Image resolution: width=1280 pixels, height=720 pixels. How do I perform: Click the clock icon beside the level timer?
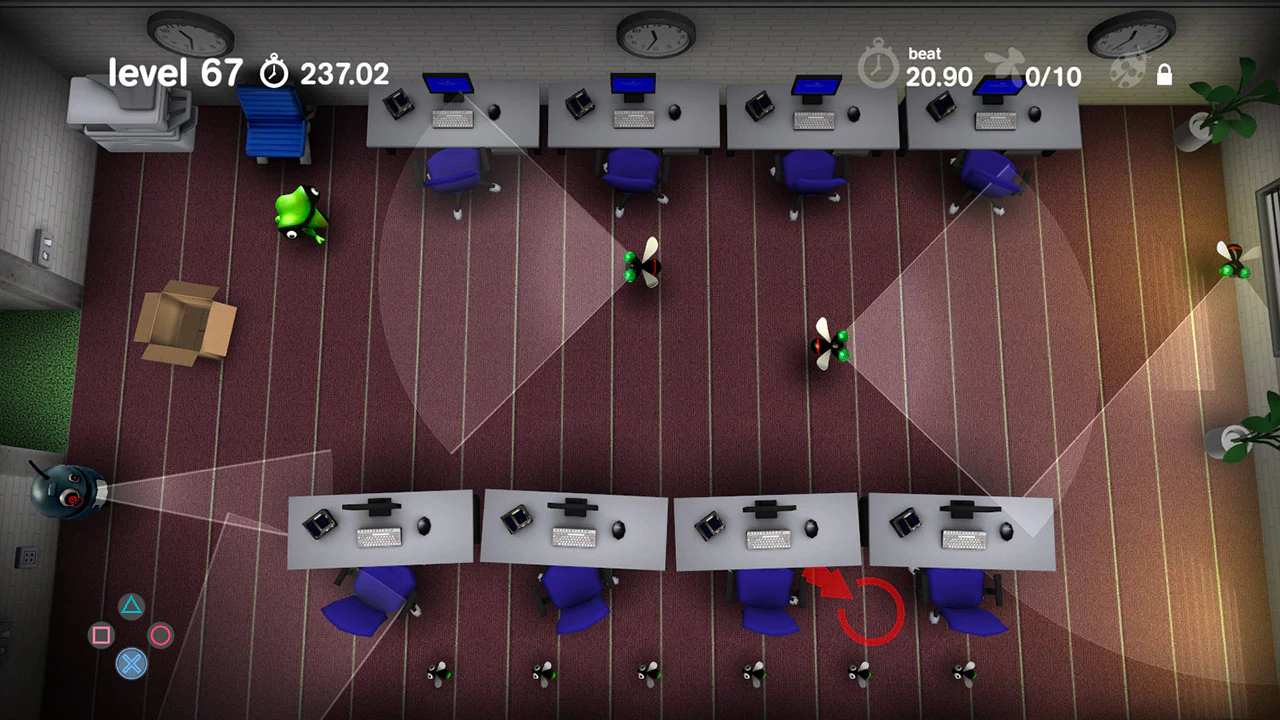[272, 71]
